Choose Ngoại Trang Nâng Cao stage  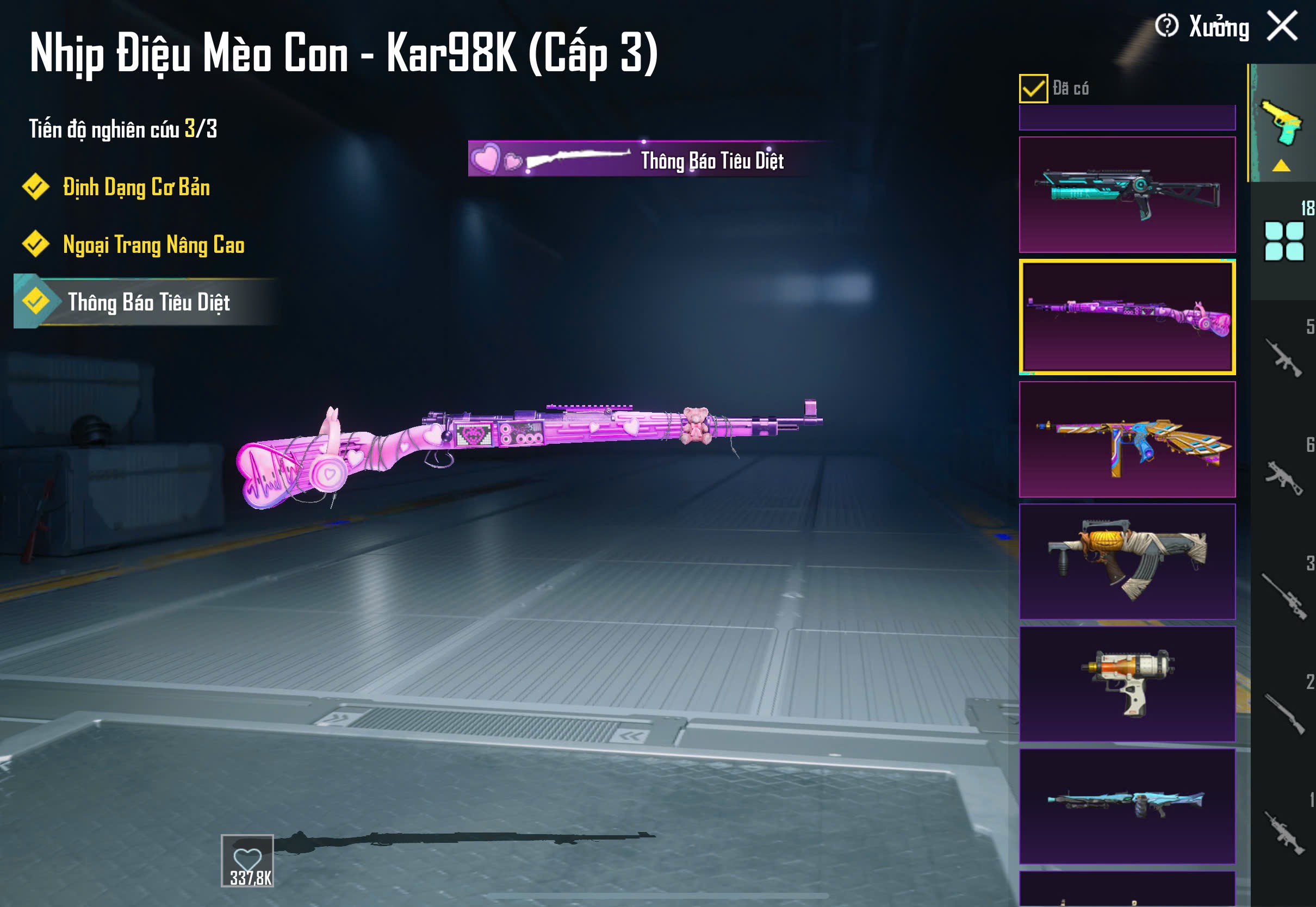pos(153,245)
